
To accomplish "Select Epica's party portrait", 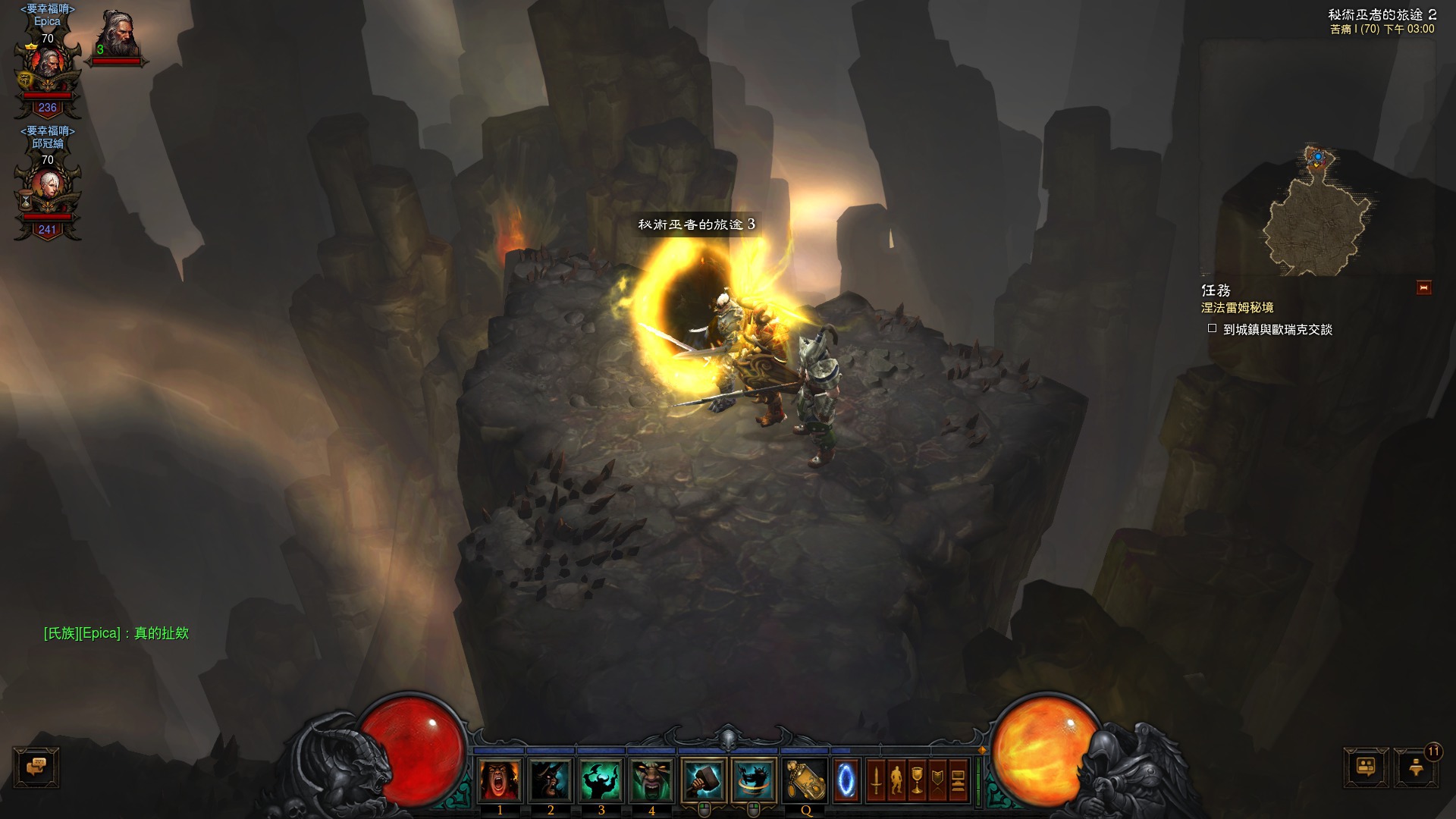I will 48,70.
